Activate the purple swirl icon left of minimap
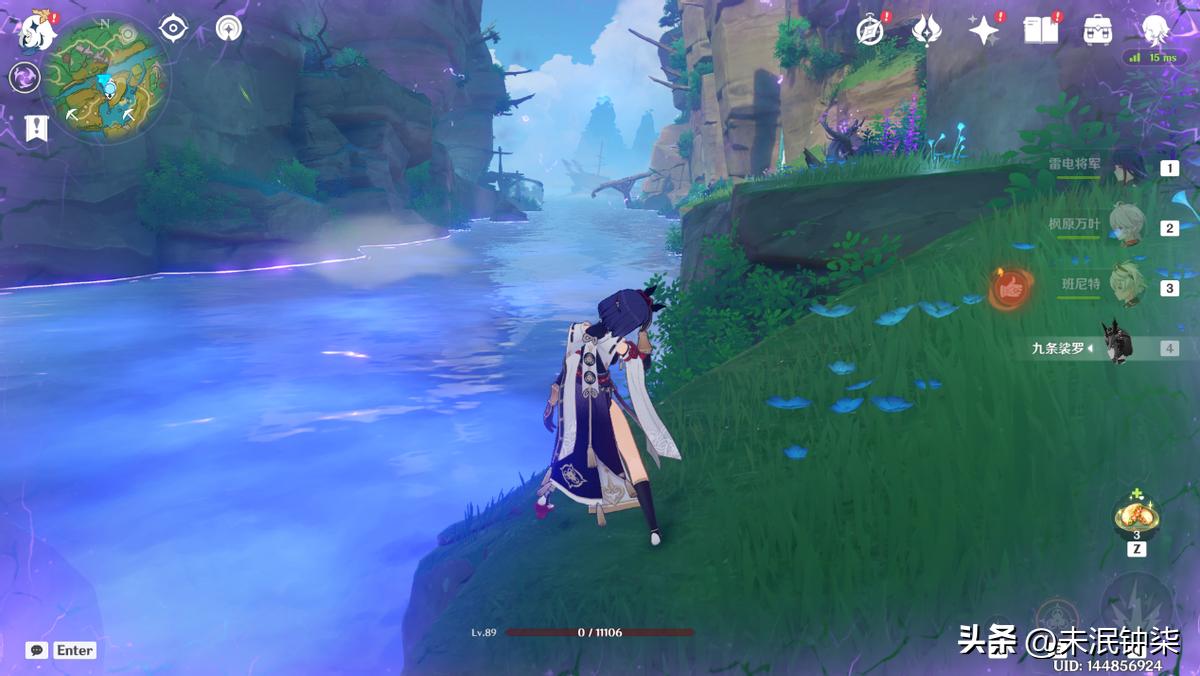 point(25,77)
